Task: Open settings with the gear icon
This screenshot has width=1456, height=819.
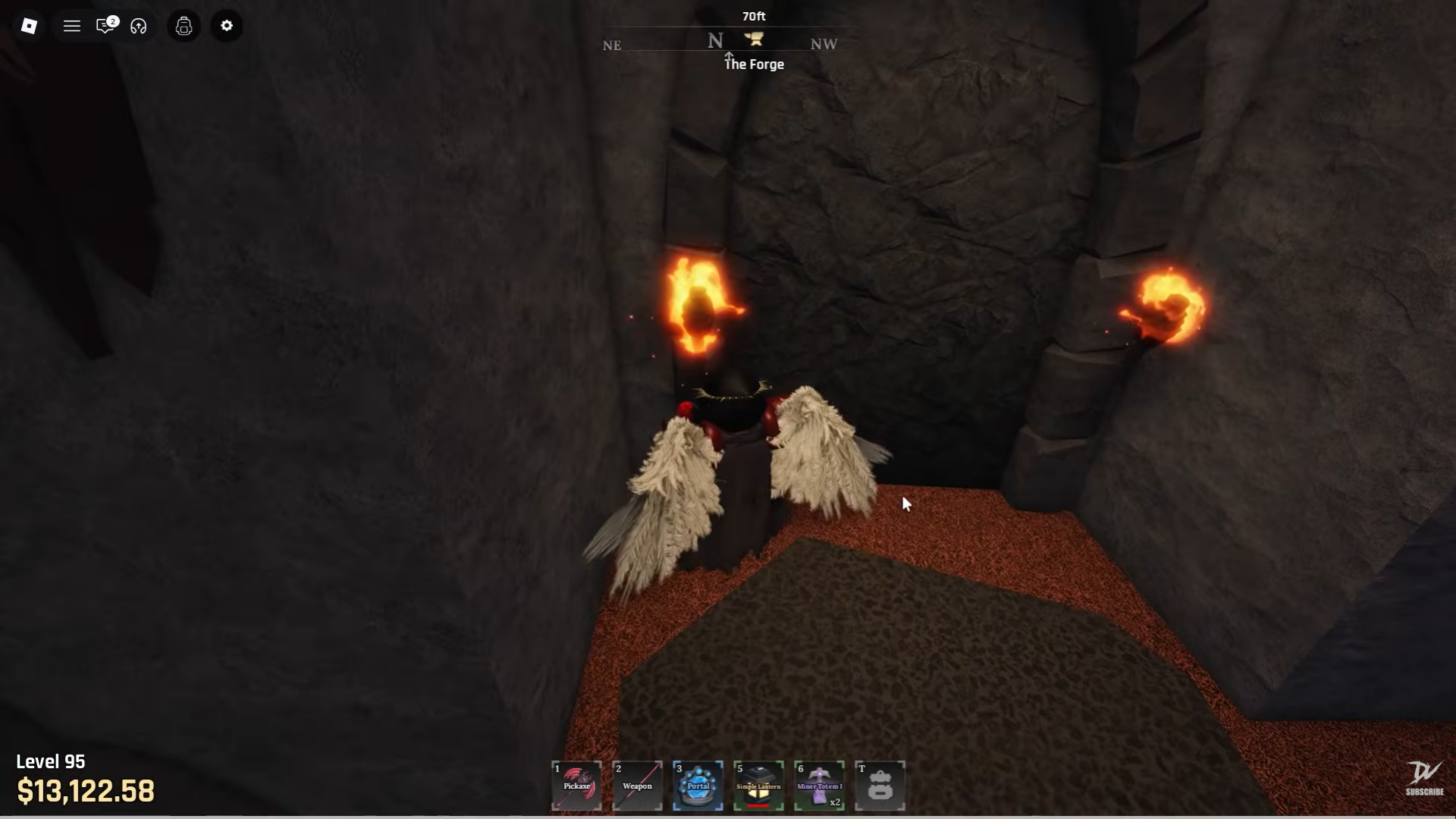Action: point(227,26)
